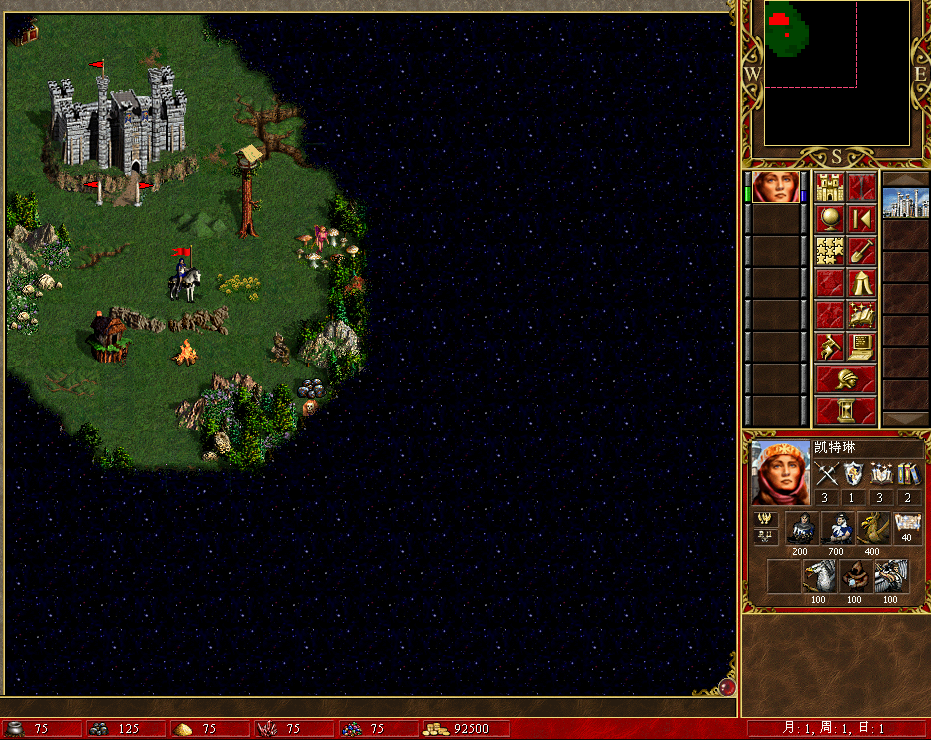The height and width of the screenshot is (740, 931).
Task: Select the puzzle map stars button
Action: pyautogui.click(x=830, y=251)
